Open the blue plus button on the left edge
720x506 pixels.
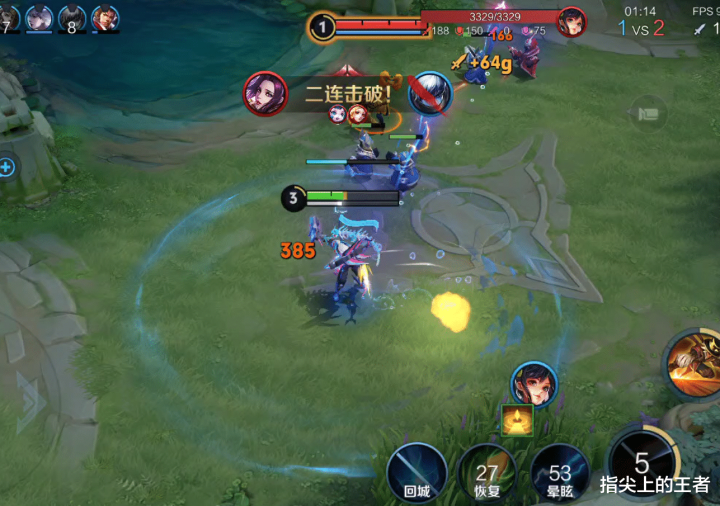pyautogui.click(x=6, y=167)
